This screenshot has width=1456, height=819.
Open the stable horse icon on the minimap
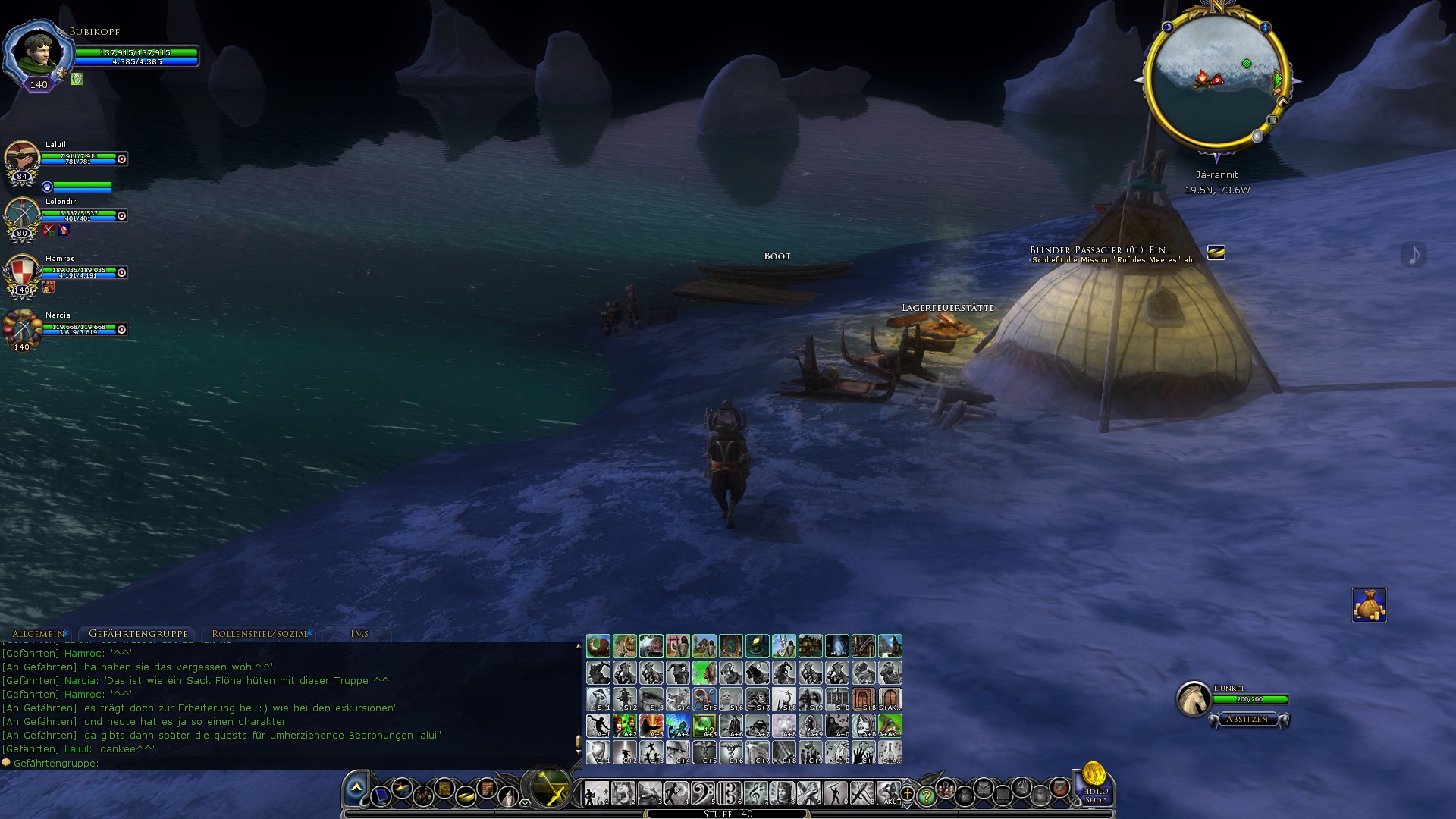click(1282, 102)
